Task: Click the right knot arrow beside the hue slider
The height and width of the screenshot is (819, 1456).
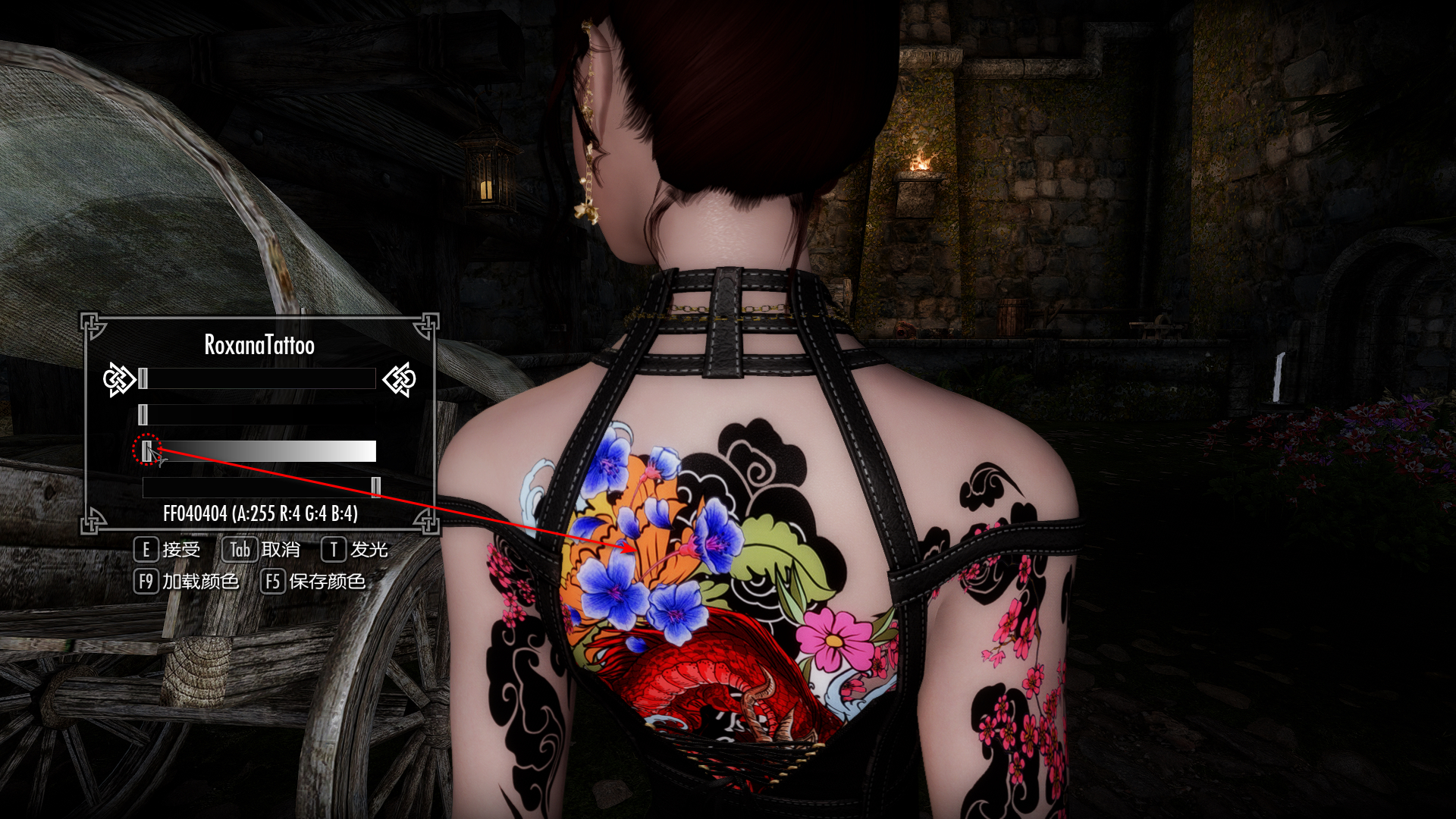Action: click(x=400, y=379)
